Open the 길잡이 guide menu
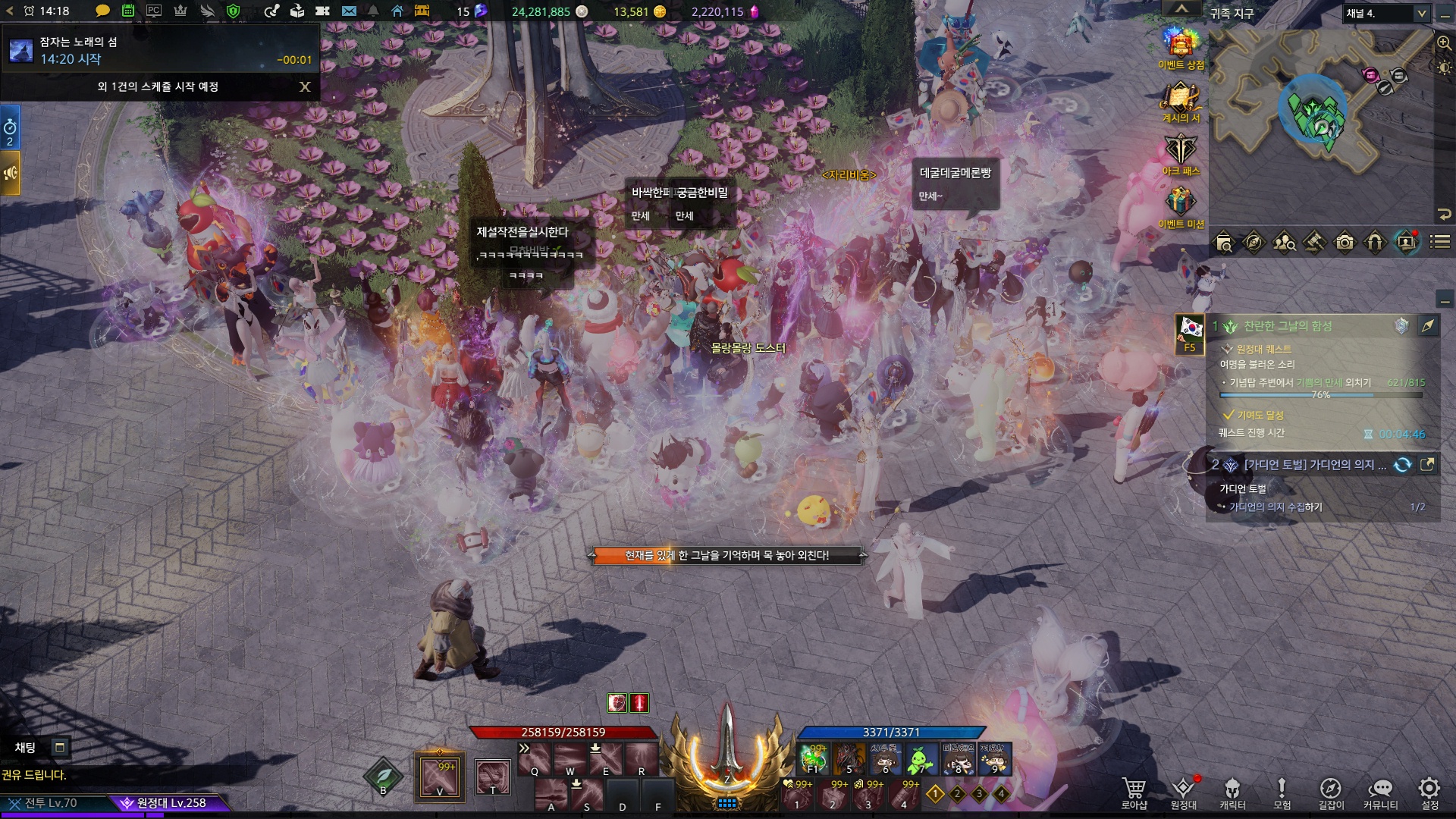Image resolution: width=1456 pixels, height=819 pixels. (x=1331, y=791)
